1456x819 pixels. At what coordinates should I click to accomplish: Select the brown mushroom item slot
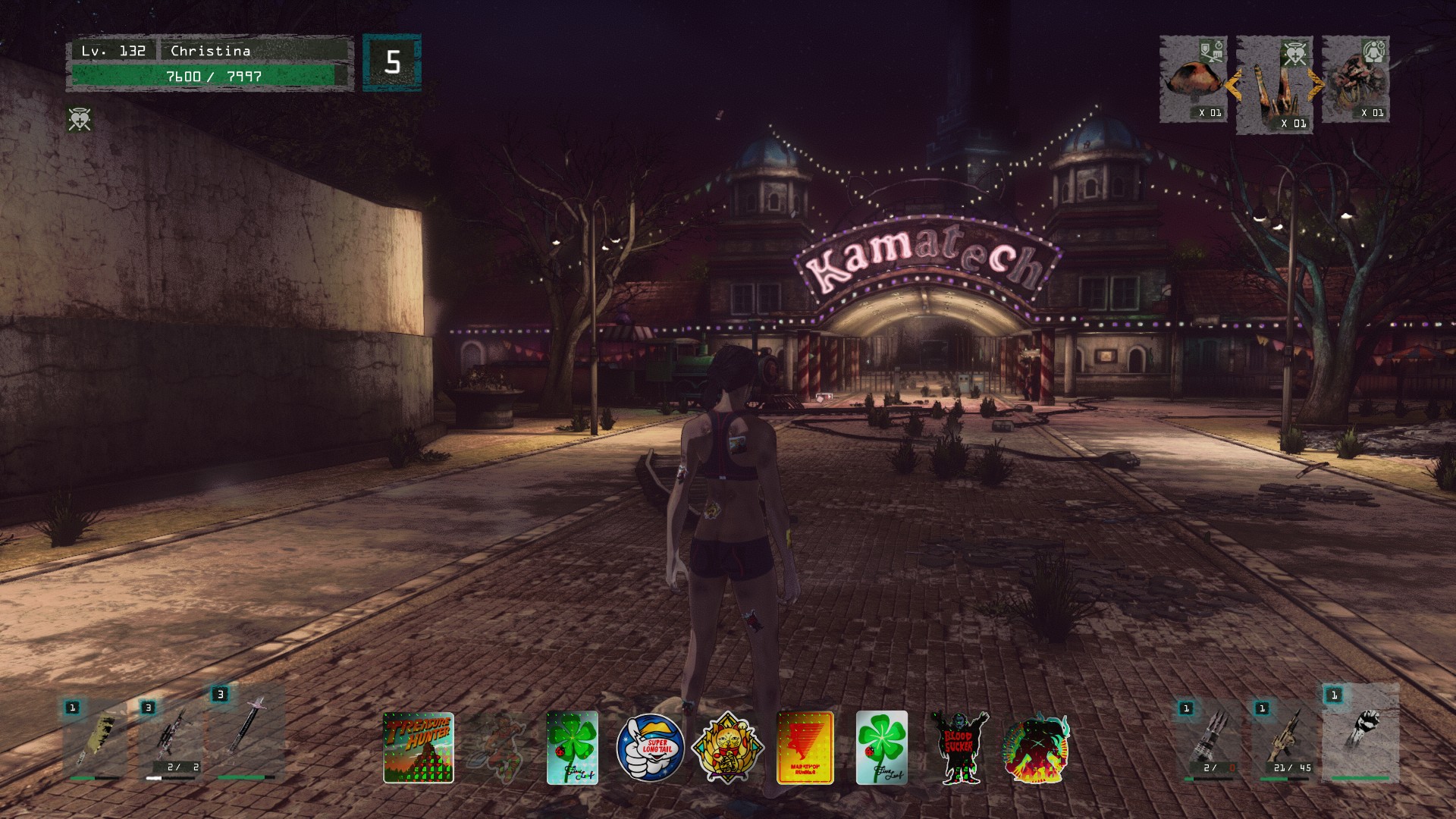[x=1194, y=80]
